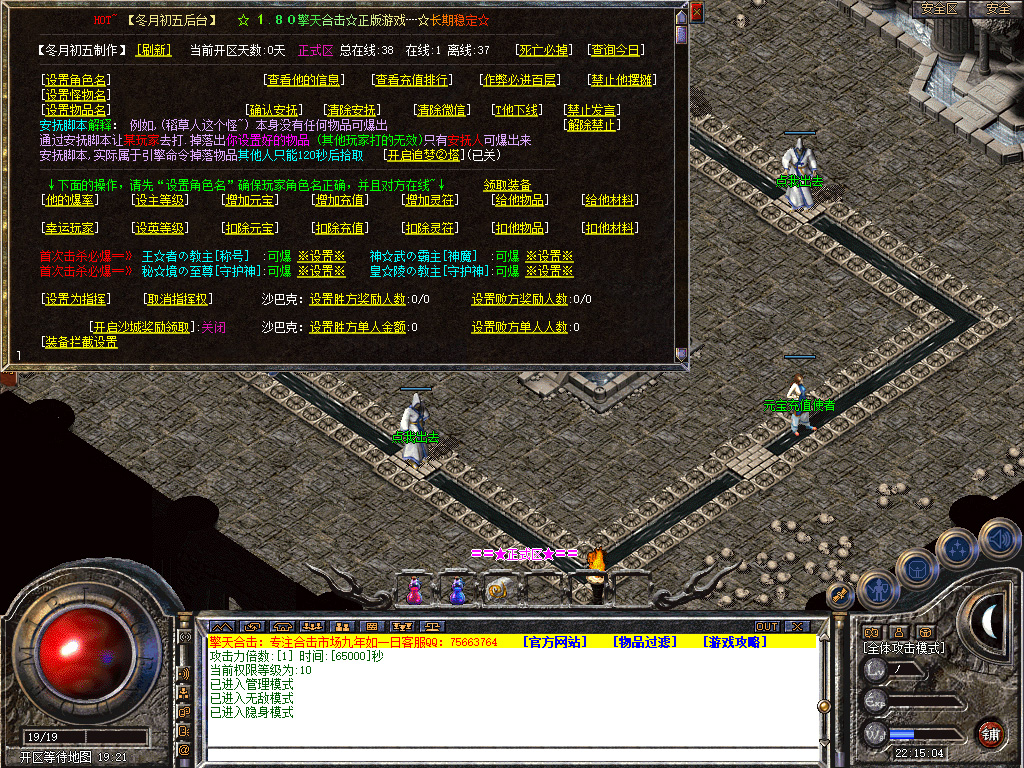Select 设置为指挥 to assign commander
The height and width of the screenshot is (768, 1024).
(76, 299)
